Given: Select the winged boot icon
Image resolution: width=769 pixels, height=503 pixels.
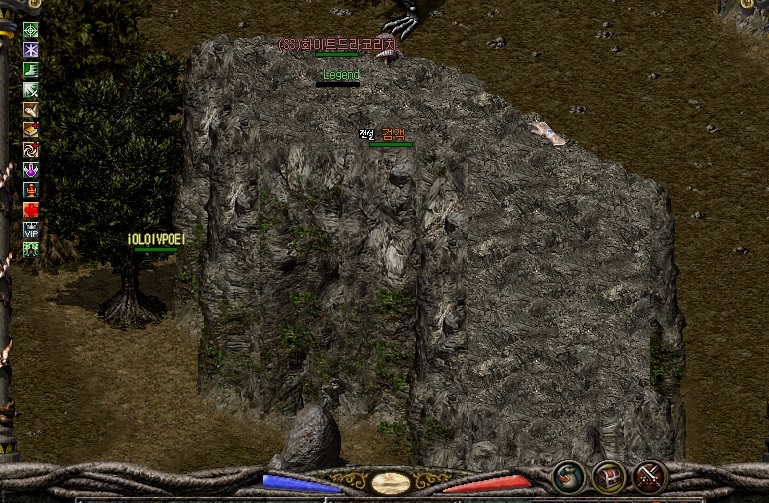Looking at the screenshot, I should pyautogui.click(x=31, y=110).
